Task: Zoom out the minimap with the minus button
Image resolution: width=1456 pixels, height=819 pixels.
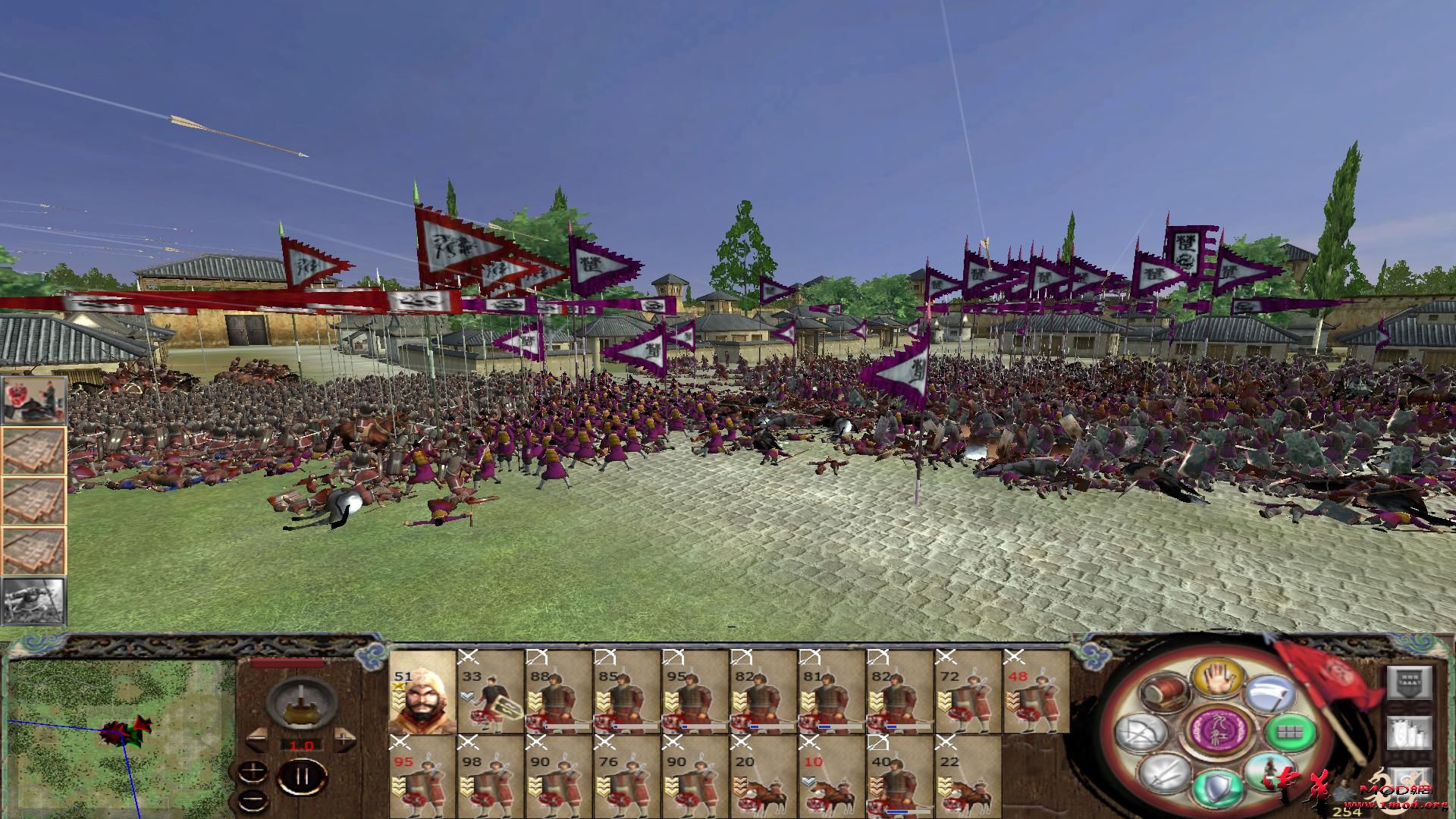Action: pos(253,799)
